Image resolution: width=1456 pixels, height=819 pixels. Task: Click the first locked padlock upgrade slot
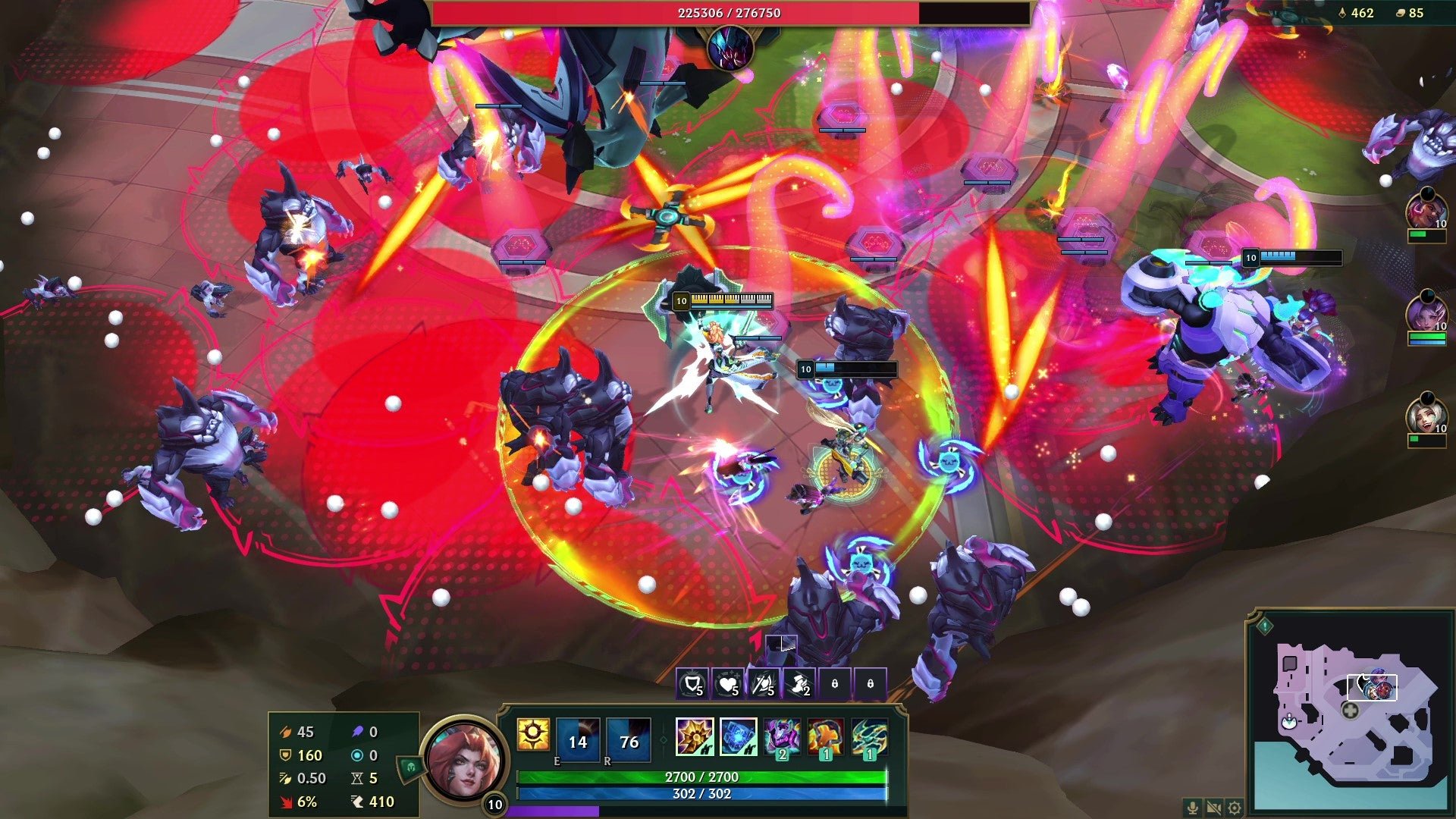point(835,685)
